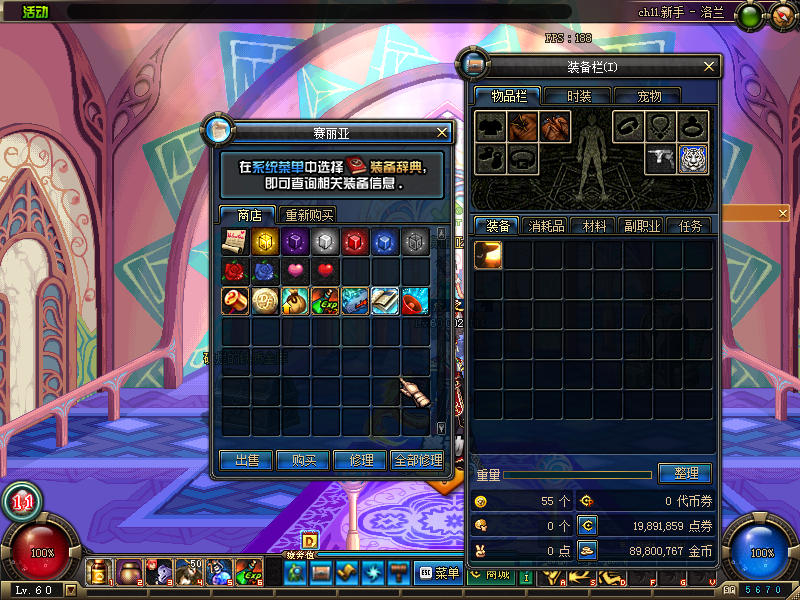This screenshot has width=800, height=600.
Task: Open the 时装 costume tab
Action: coord(579,96)
